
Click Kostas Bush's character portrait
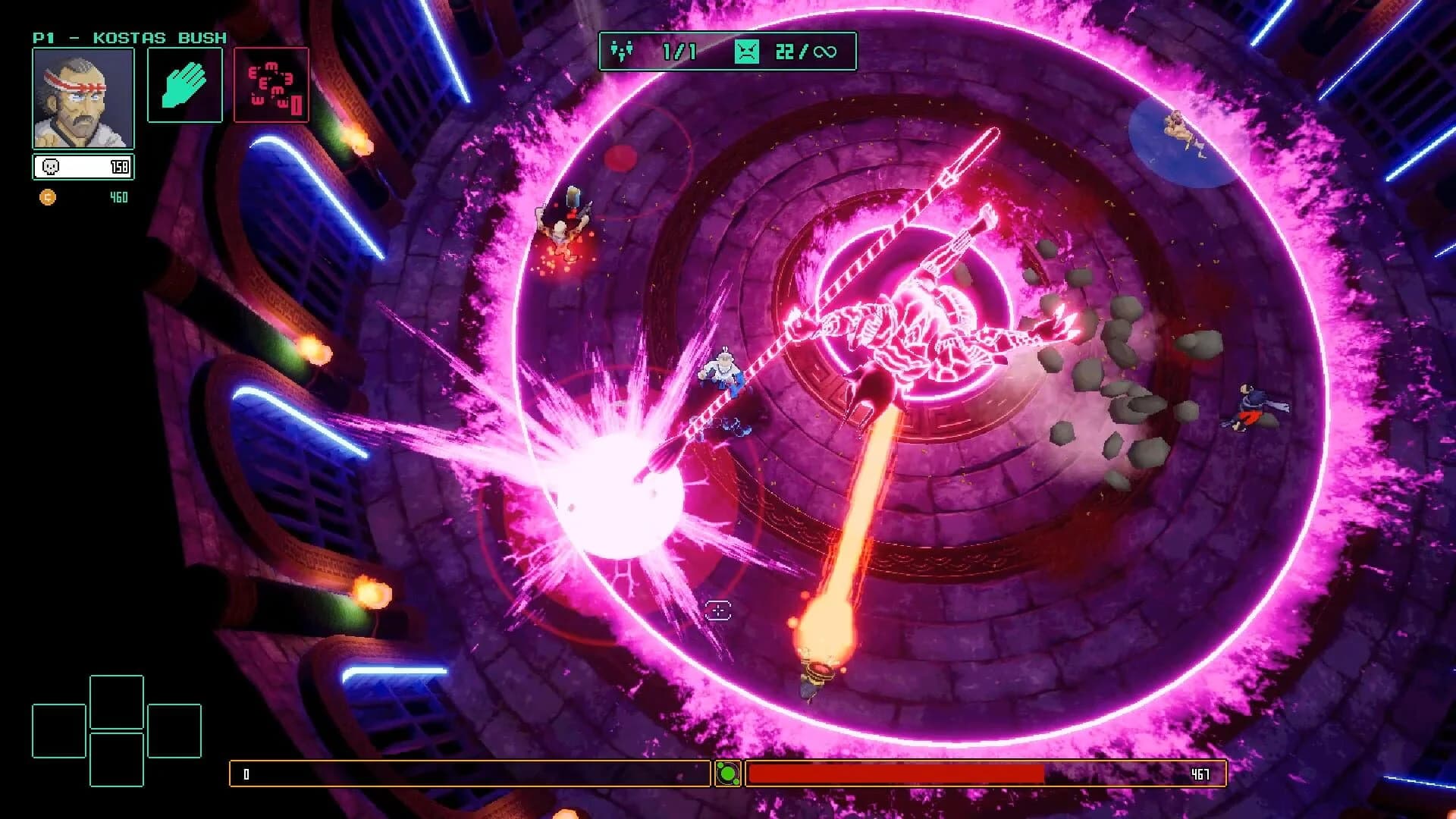(x=83, y=99)
